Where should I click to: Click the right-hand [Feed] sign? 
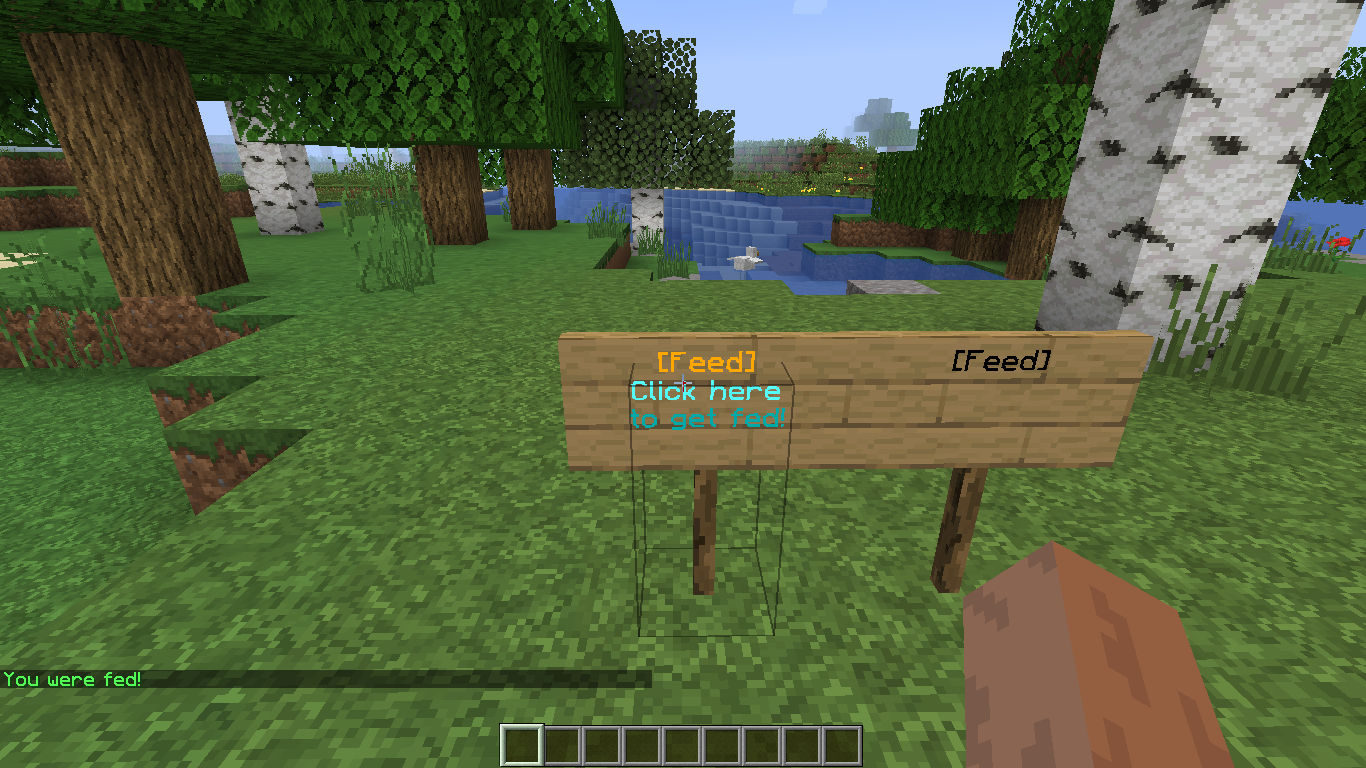(x=1003, y=362)
